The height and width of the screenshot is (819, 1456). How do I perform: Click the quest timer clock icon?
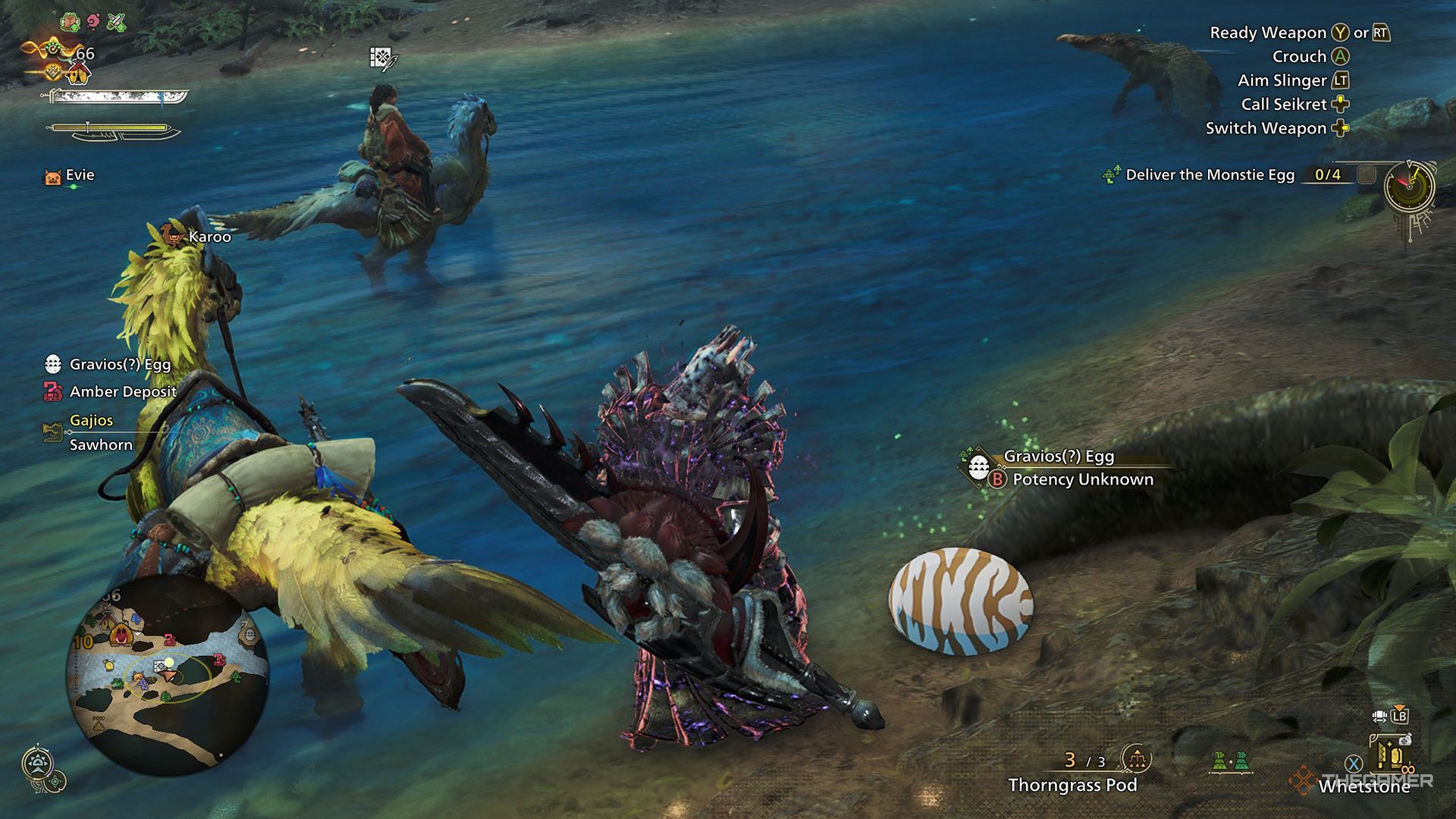tap(1409, 186)
